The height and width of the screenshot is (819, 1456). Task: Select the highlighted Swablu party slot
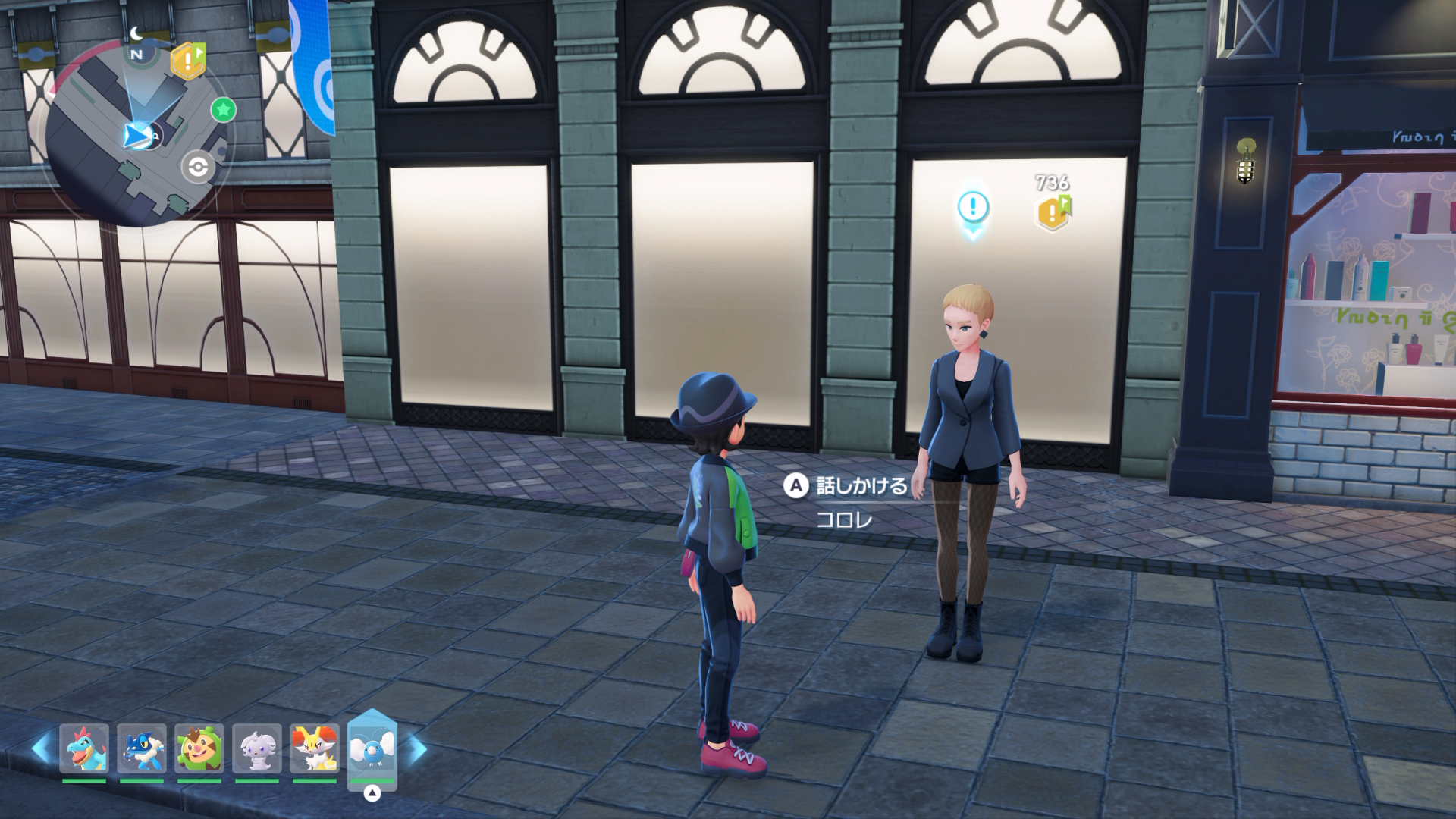coord(372,748)
